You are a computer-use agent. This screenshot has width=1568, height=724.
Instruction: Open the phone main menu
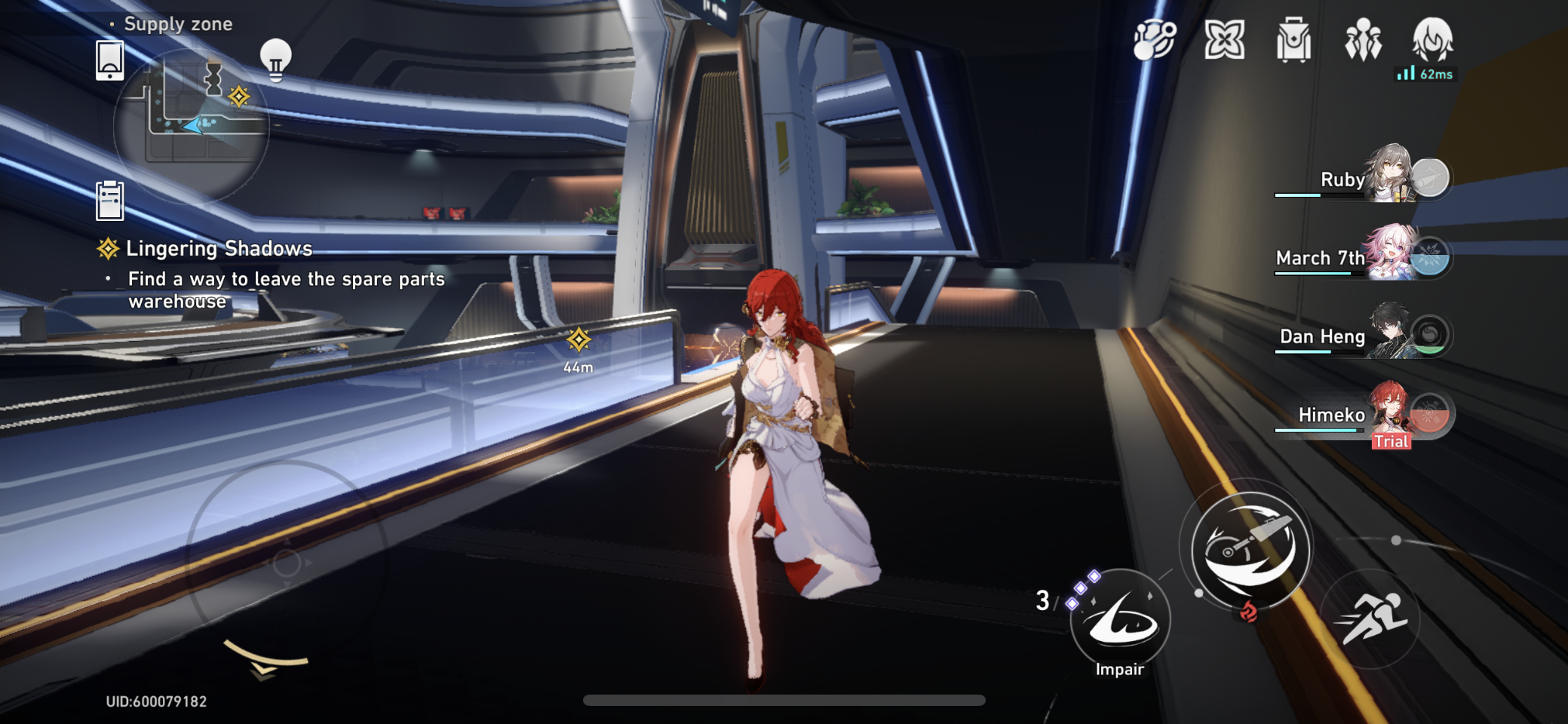110,62
